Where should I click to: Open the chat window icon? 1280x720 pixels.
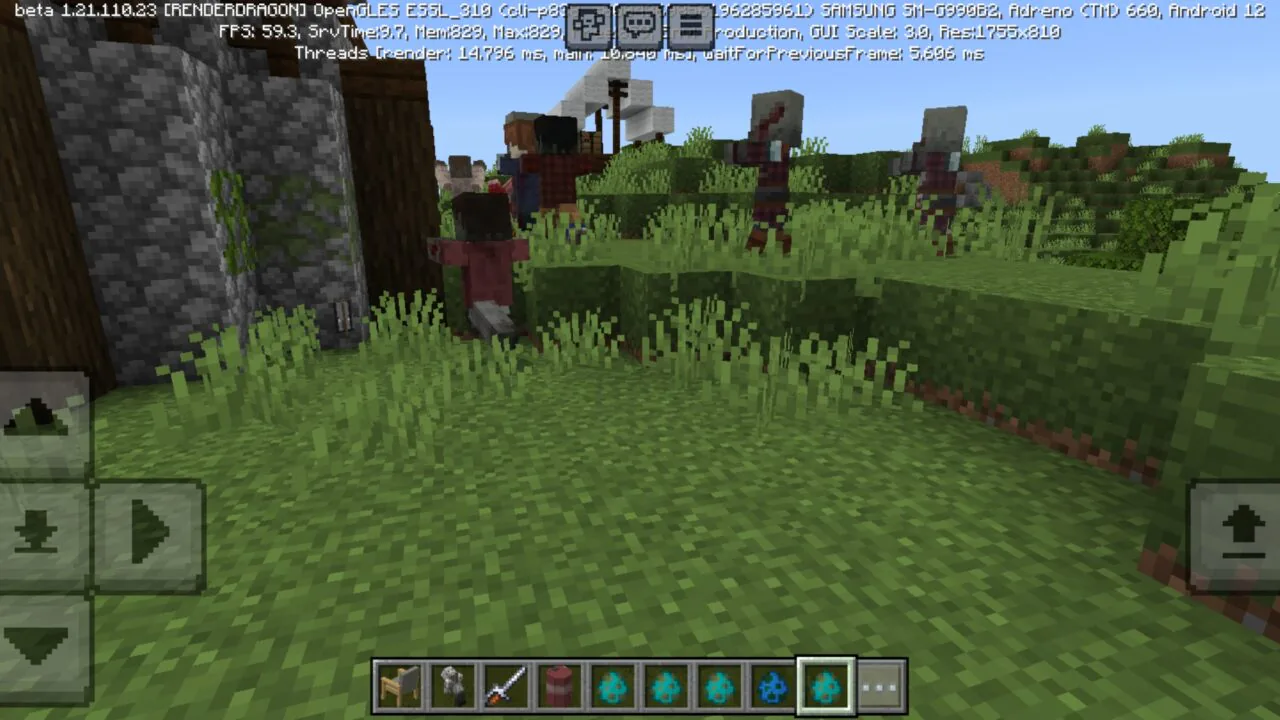[x=639, y=24]
